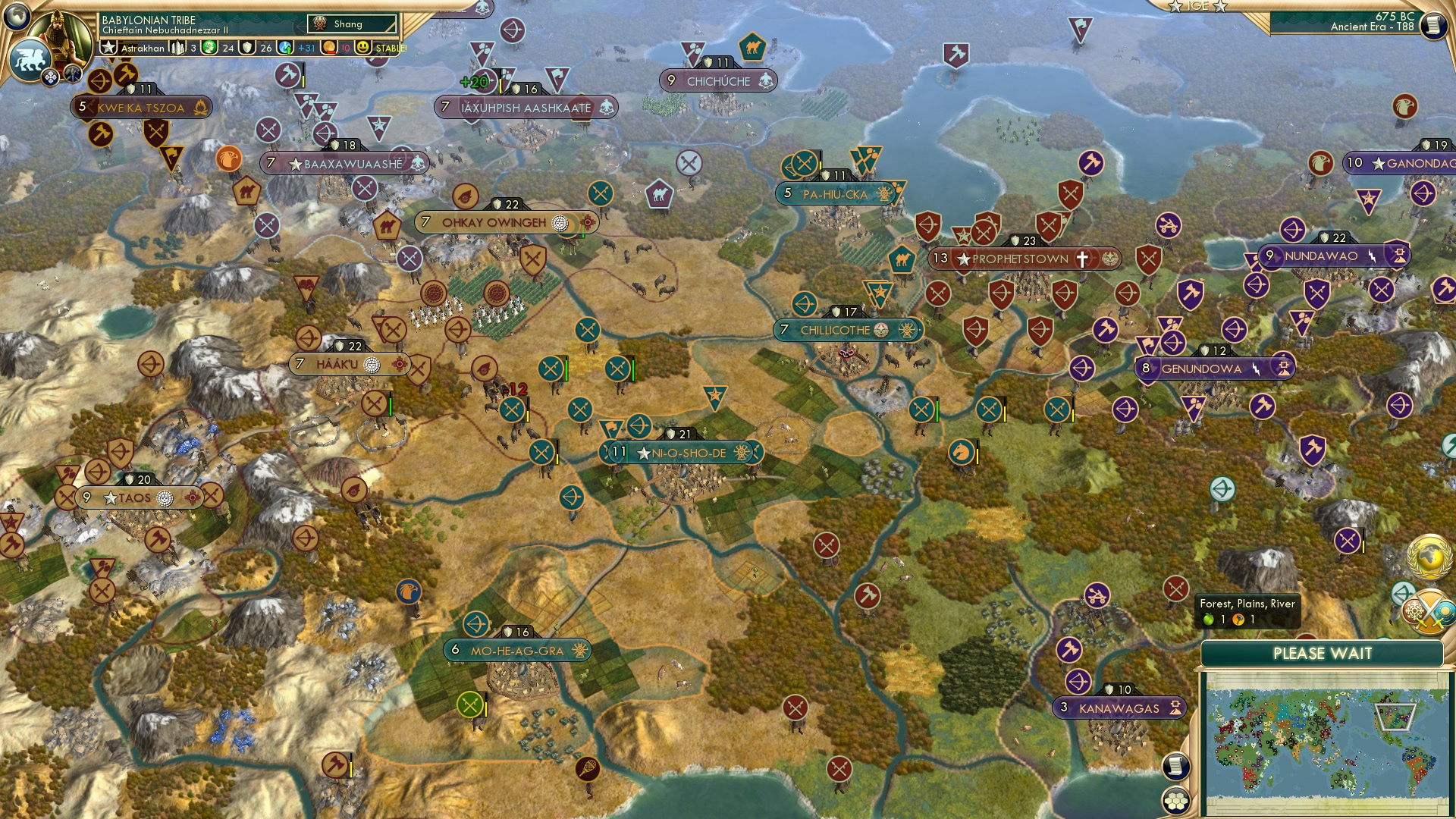Click the happiness smiley showing STABLE
This screenshot has height=819, width=1456.
tap(365, 46)
